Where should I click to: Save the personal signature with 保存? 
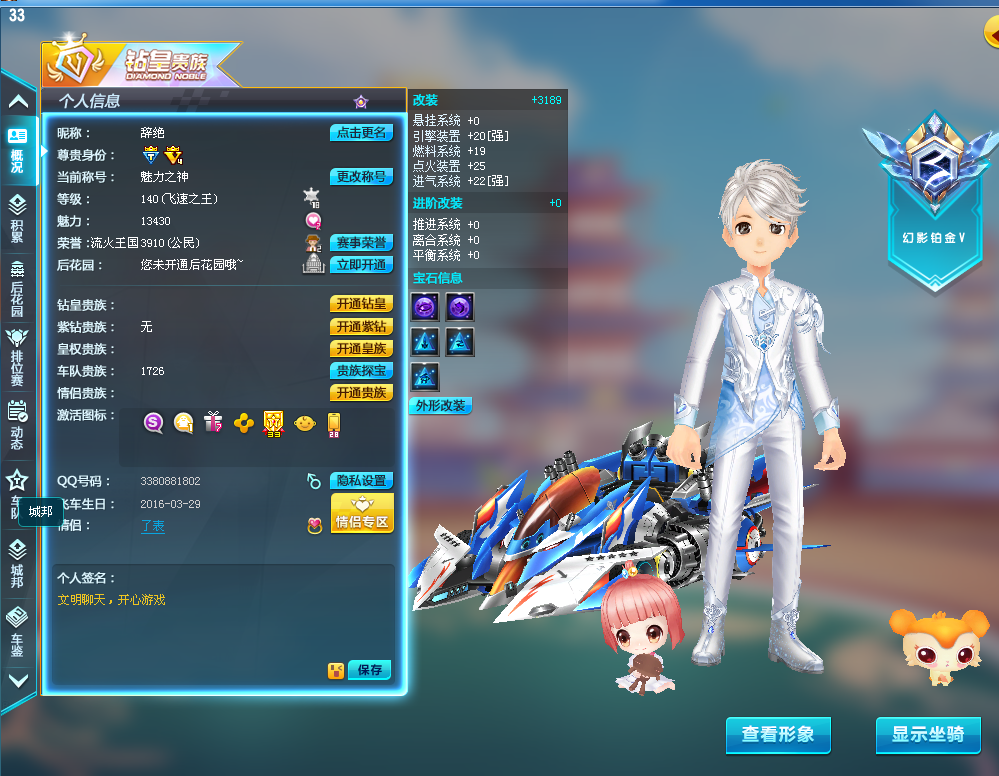click(369, 670)
